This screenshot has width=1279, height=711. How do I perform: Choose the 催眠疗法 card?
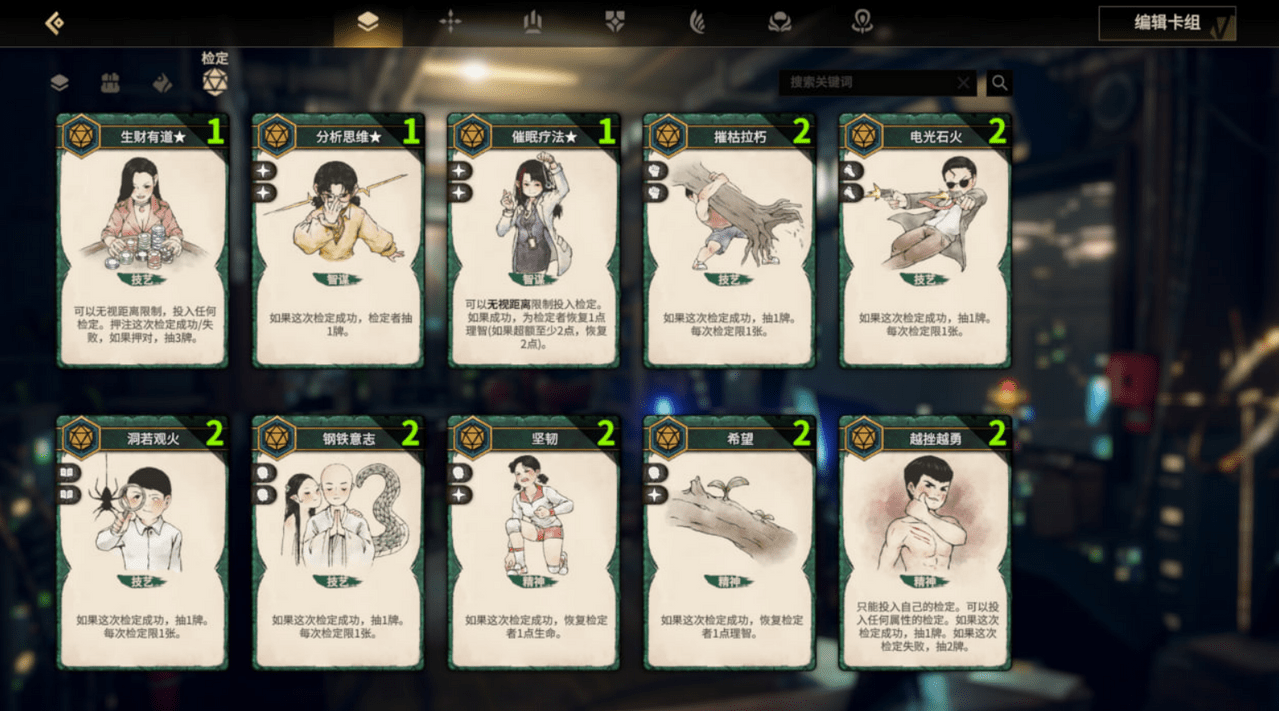534,240
